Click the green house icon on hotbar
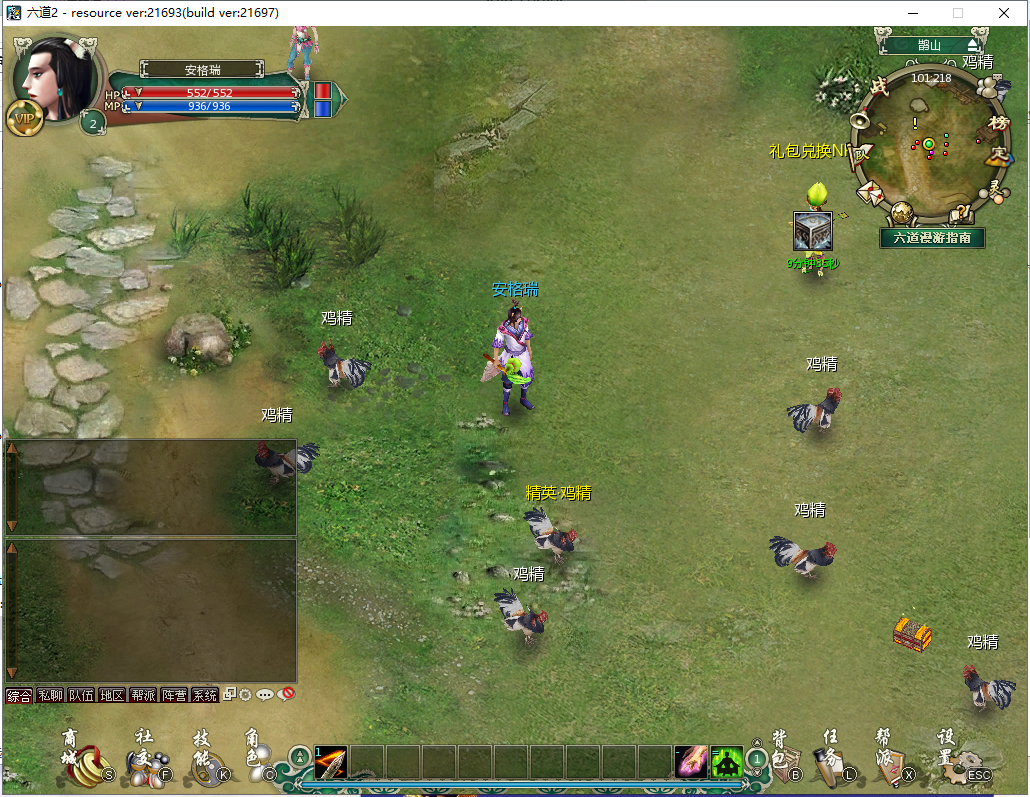The image size is (1030, 797). coord(727,762)
